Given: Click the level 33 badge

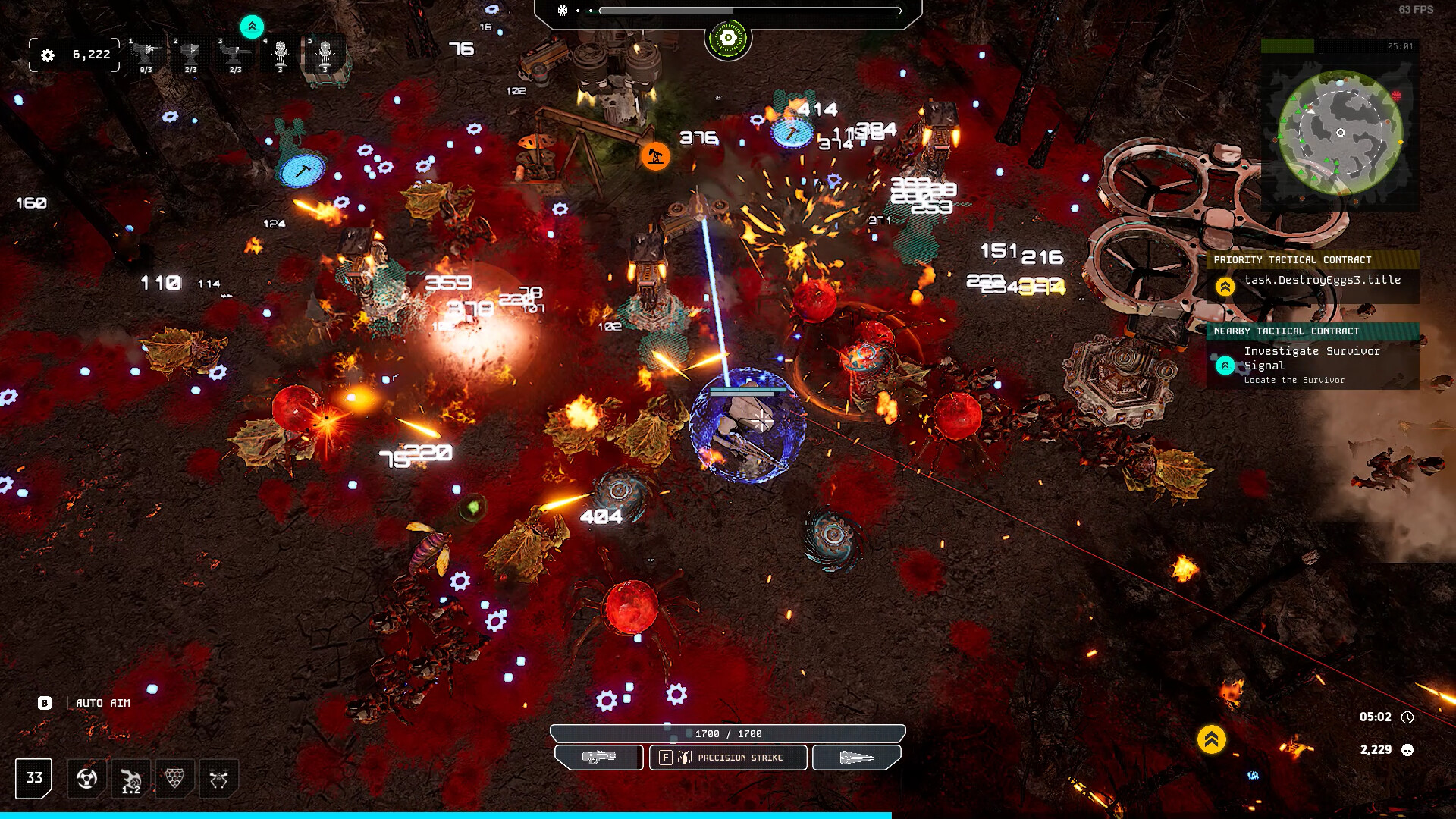Looking at the screenshot, I should [34, 778].
